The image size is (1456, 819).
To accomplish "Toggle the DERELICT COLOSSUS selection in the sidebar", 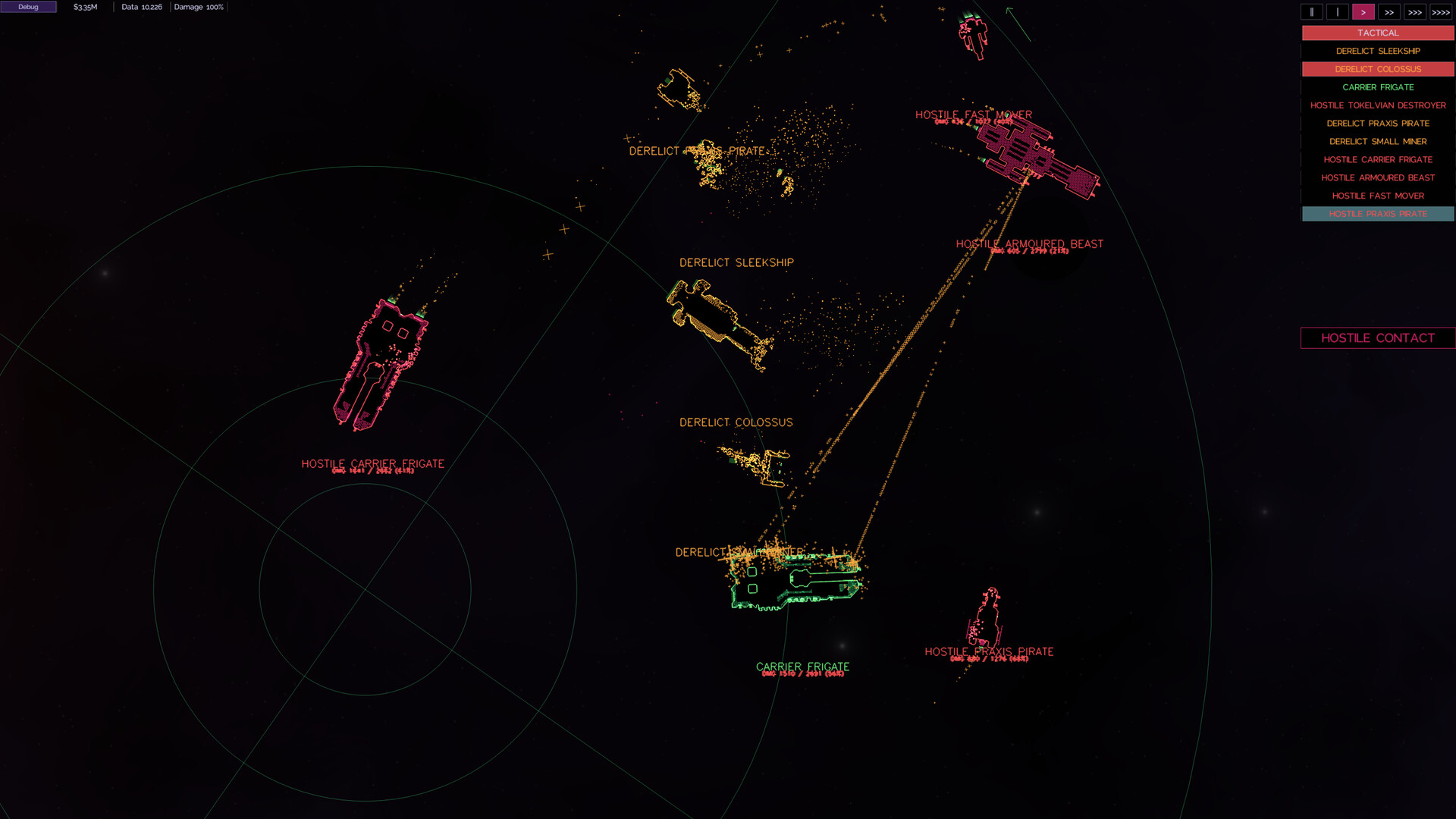I will pyautogui.click(x=1377, y=69).
